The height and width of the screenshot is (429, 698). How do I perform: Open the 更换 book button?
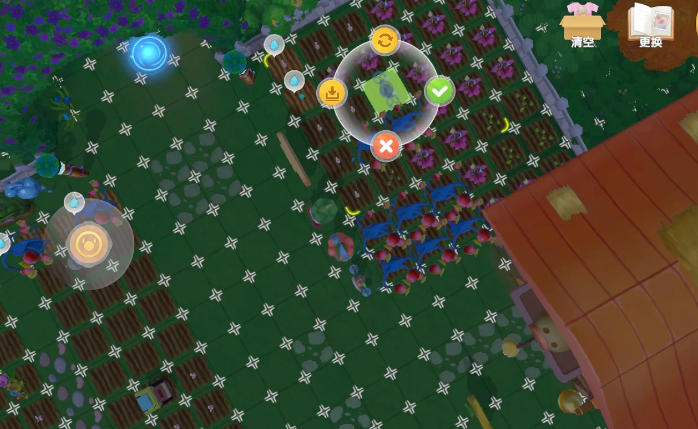click(x=650, y=23)
